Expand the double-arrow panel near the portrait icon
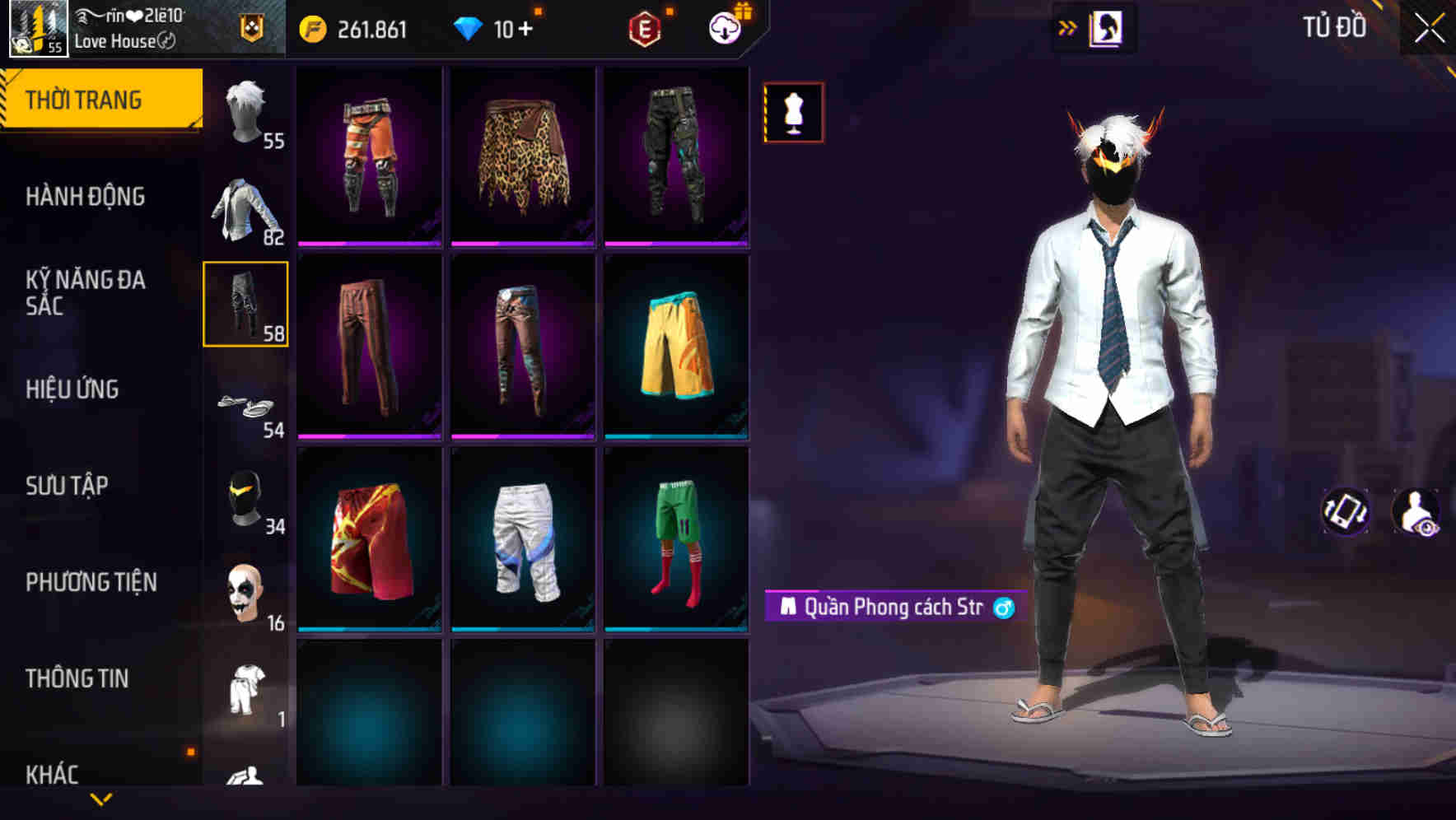Viewport: 1456px width, 820px height. [1068, 27]
